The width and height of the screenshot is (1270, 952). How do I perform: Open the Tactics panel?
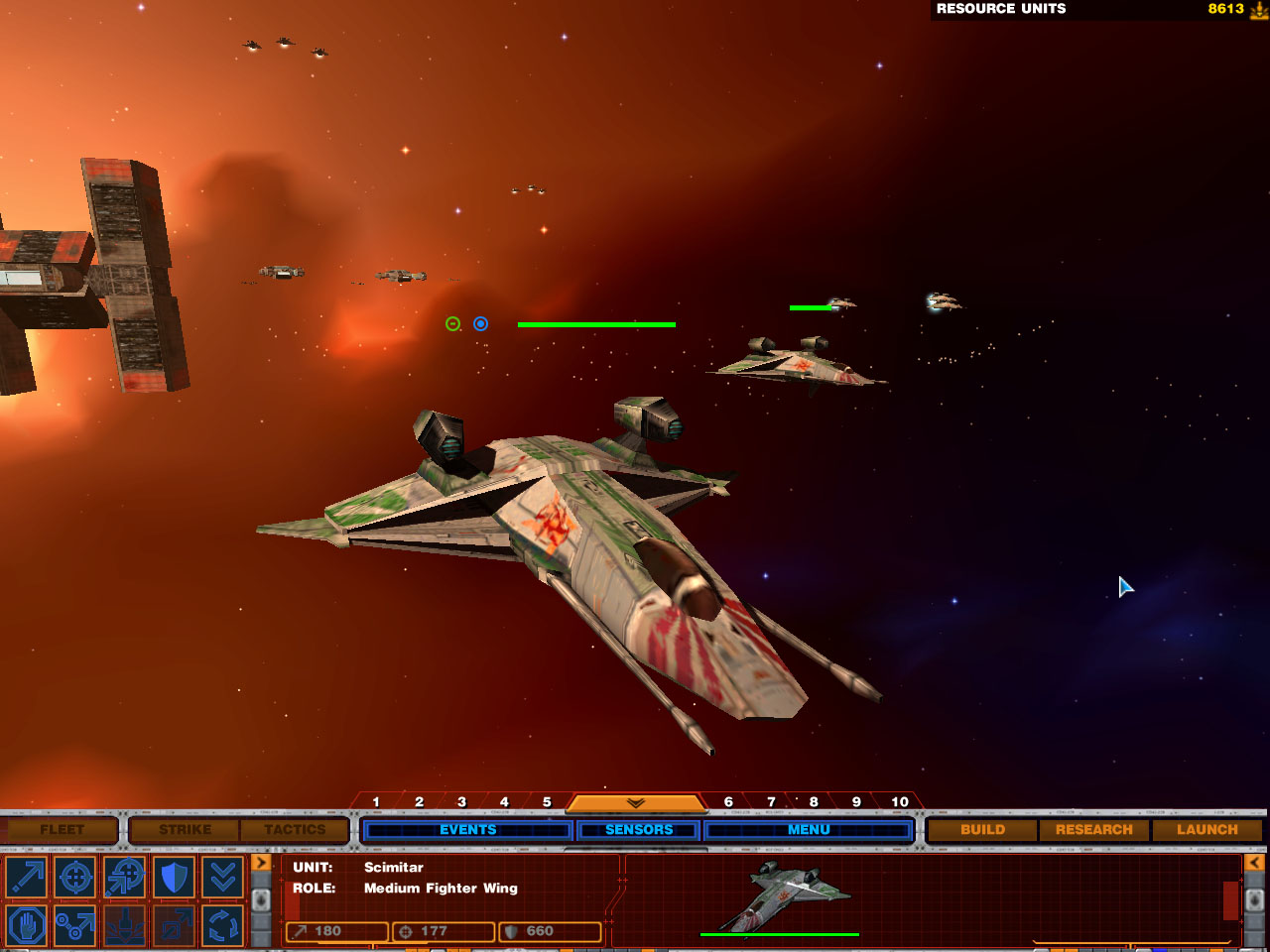(295, 829)
